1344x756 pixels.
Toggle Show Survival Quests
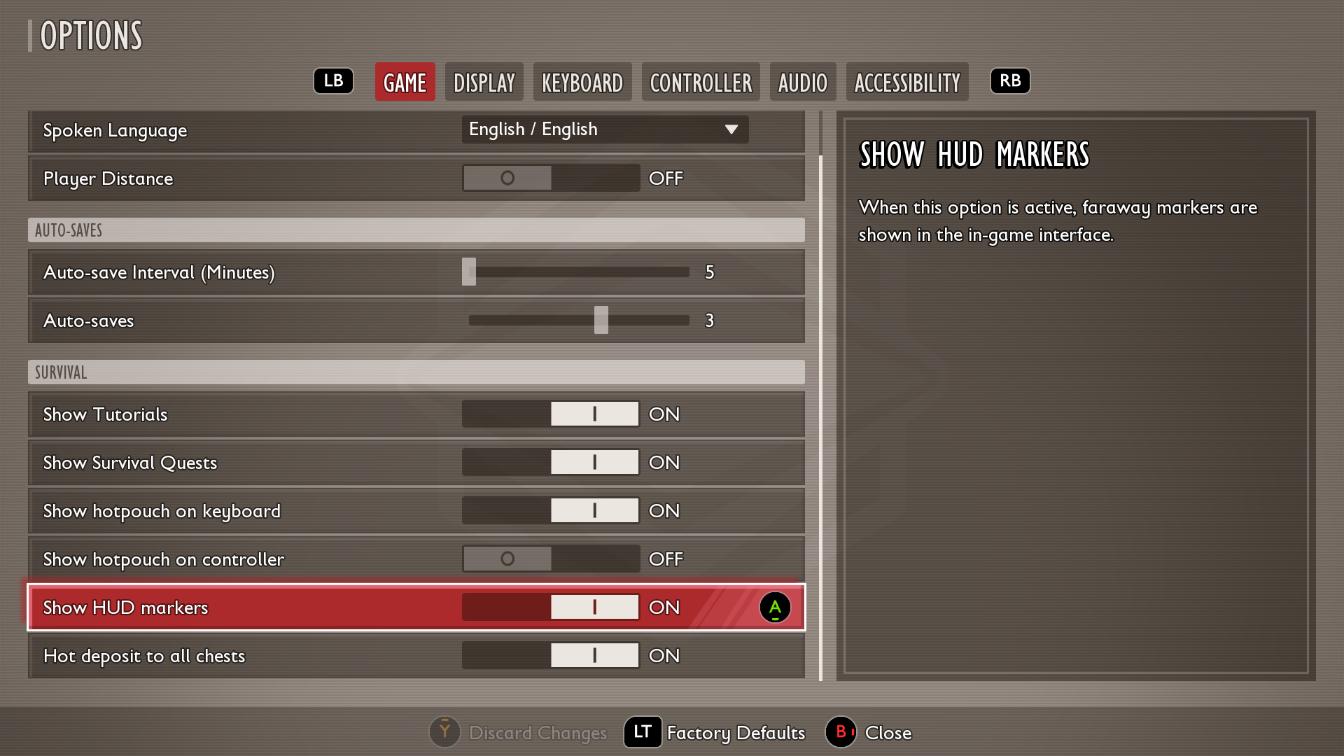[550, 462]
